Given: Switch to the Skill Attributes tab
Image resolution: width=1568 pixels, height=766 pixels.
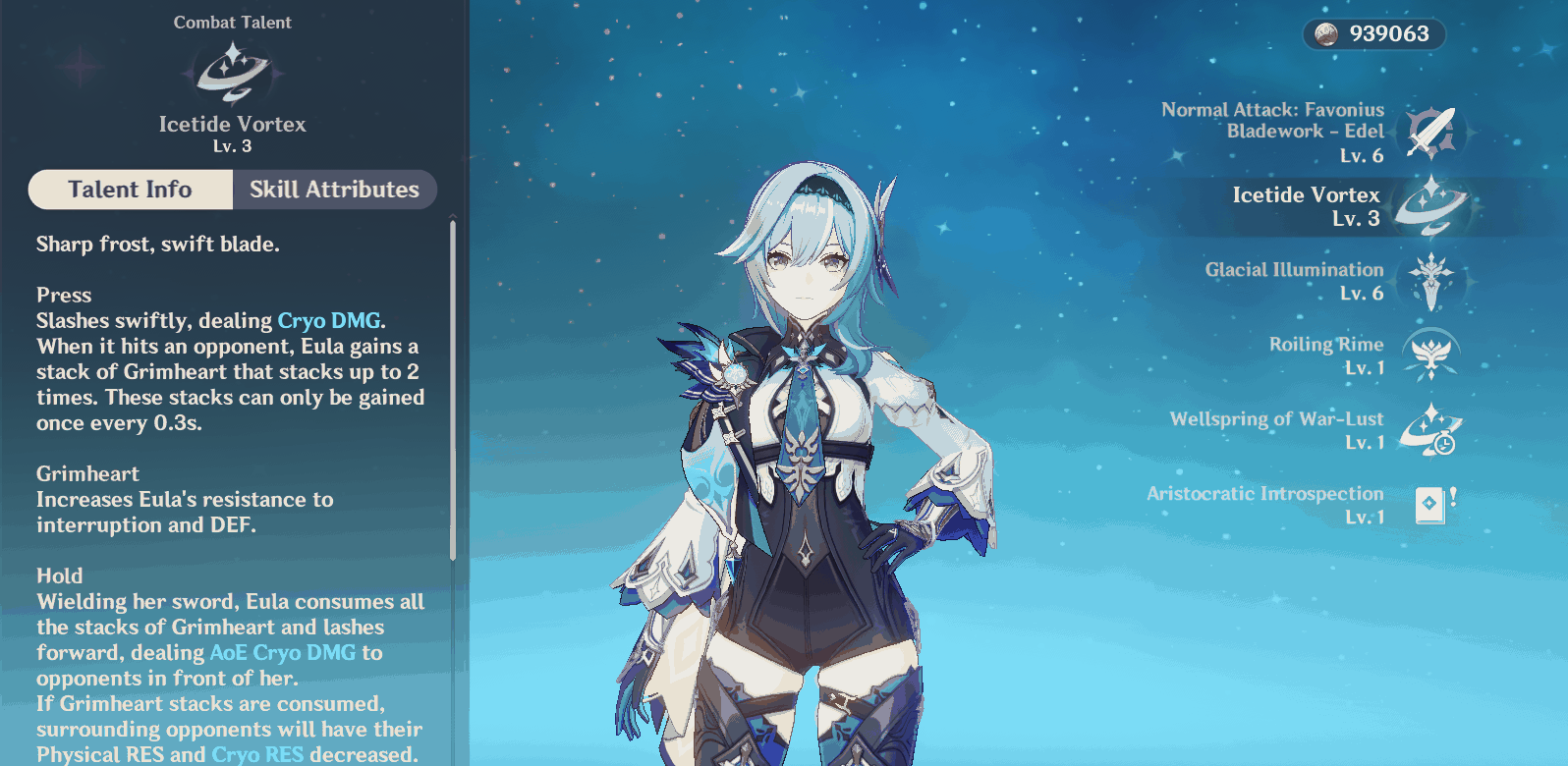Looking at the screenshot, I should coord(335,190).
